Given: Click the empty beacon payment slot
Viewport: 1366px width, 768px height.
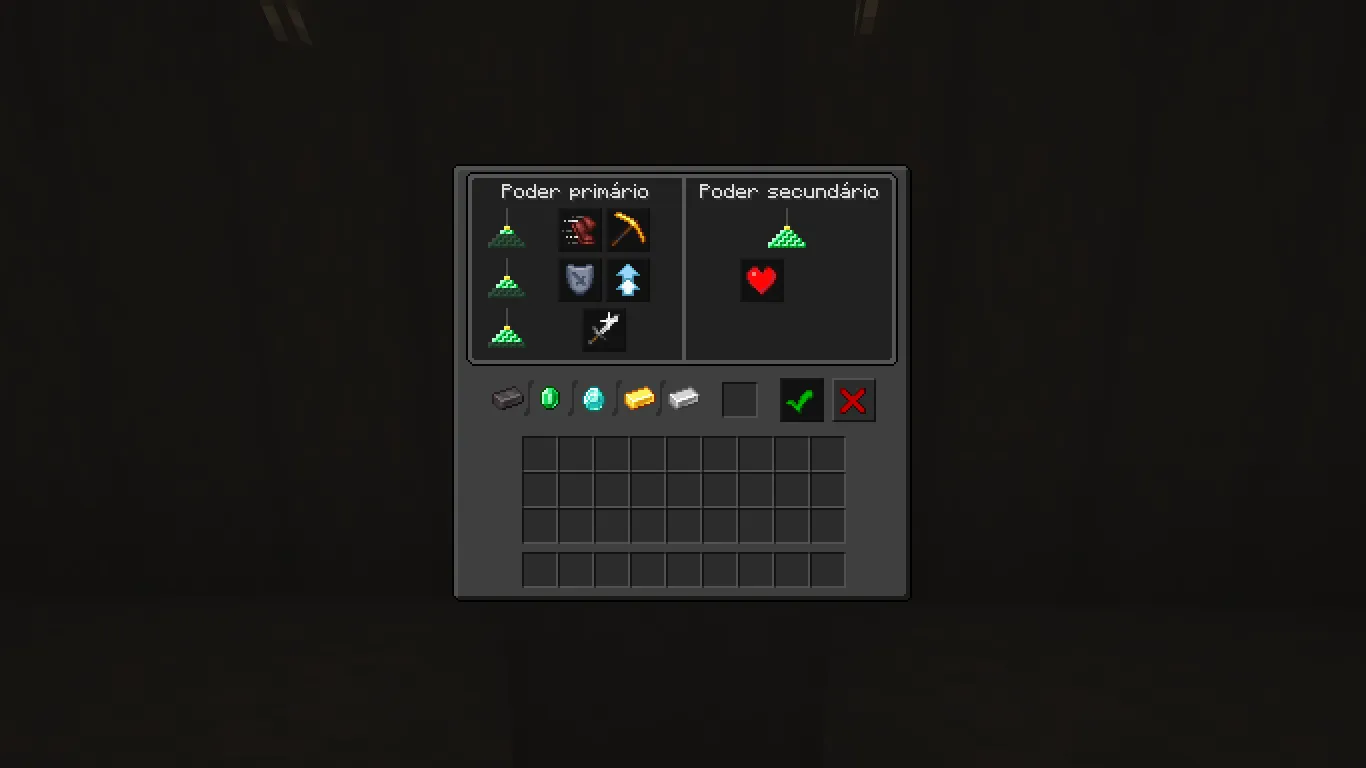Looking at the screenshot, I should tap(740, 399).
